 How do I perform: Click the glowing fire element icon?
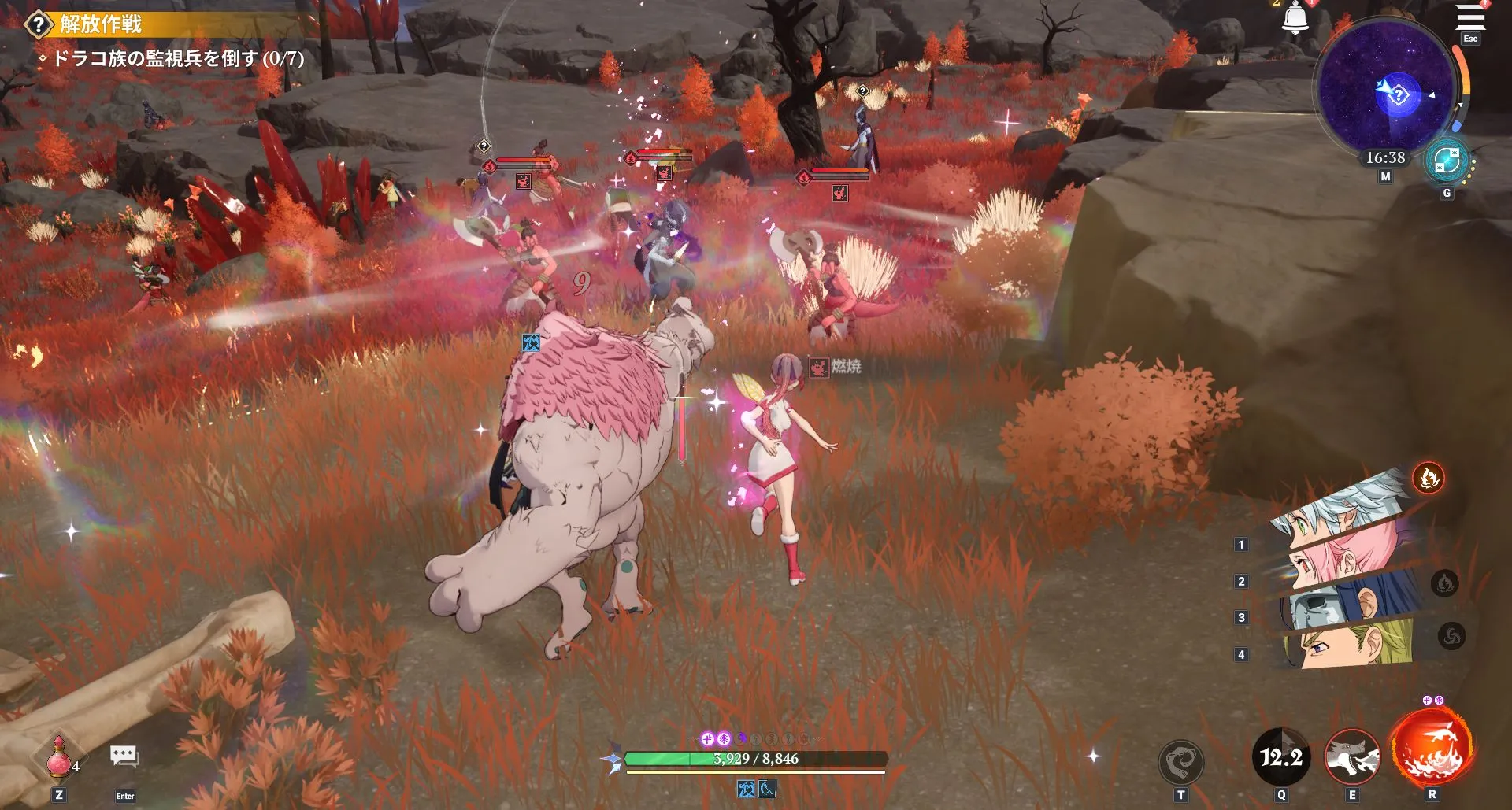click(x=1428, y=477)
